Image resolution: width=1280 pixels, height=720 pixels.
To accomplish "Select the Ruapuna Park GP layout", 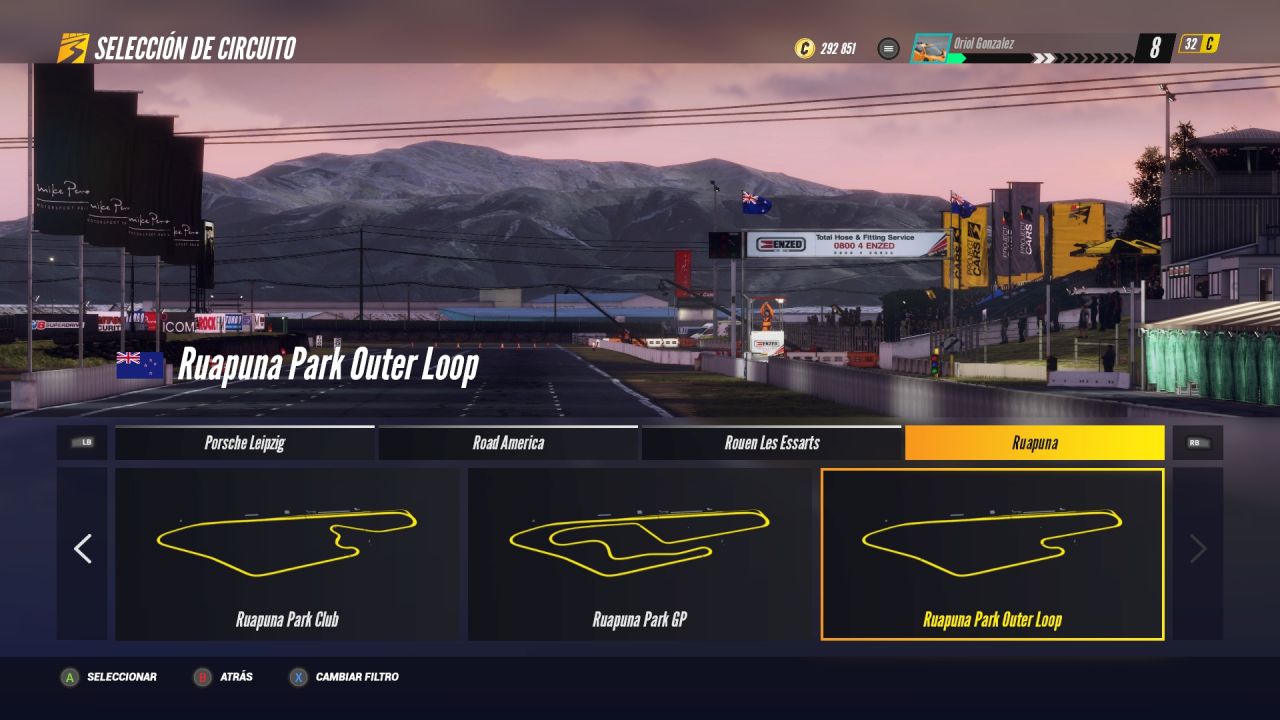I will (x=640, y=554).
